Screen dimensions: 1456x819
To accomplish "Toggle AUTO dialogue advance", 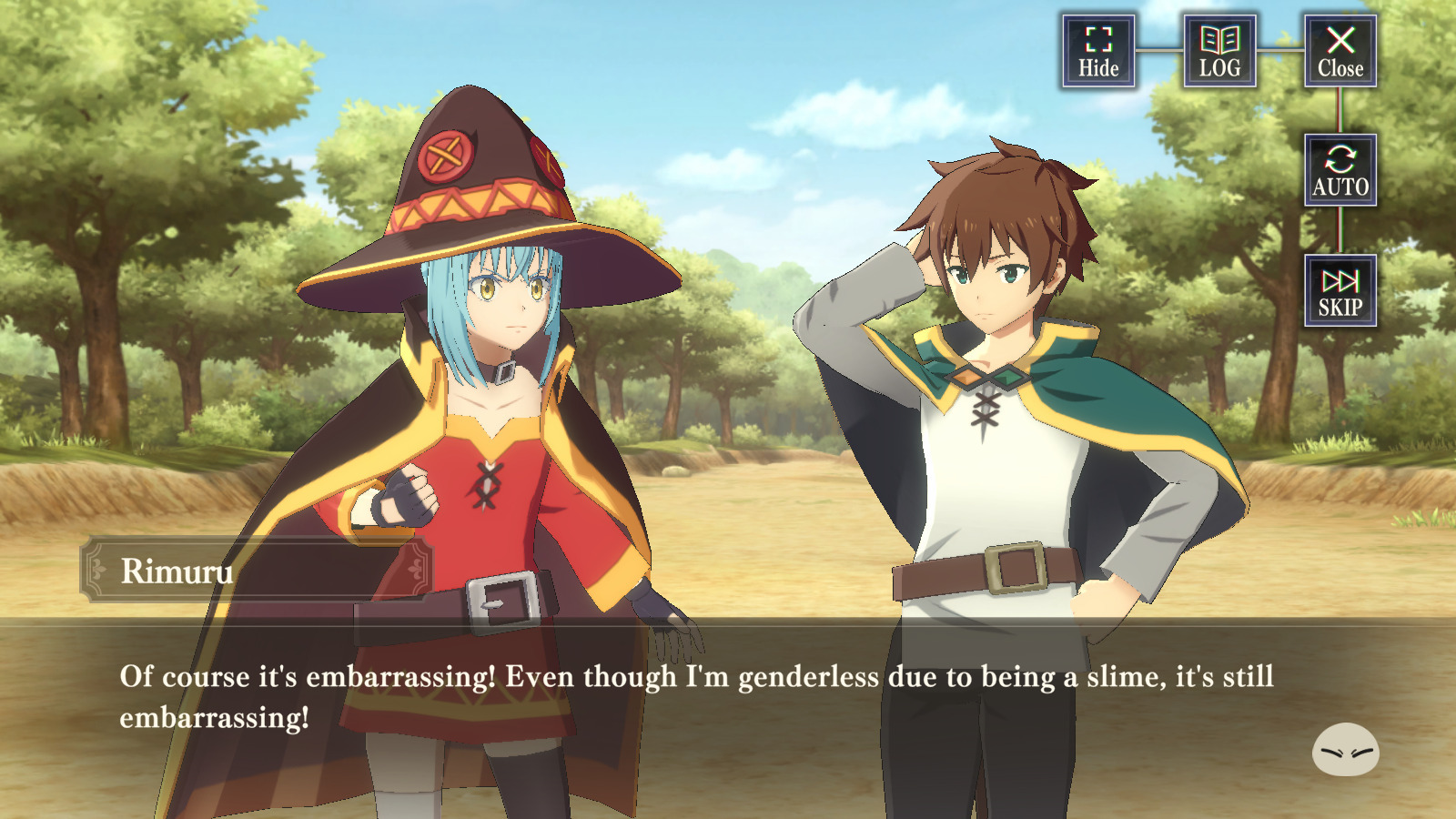I will tap(1340, 170).
